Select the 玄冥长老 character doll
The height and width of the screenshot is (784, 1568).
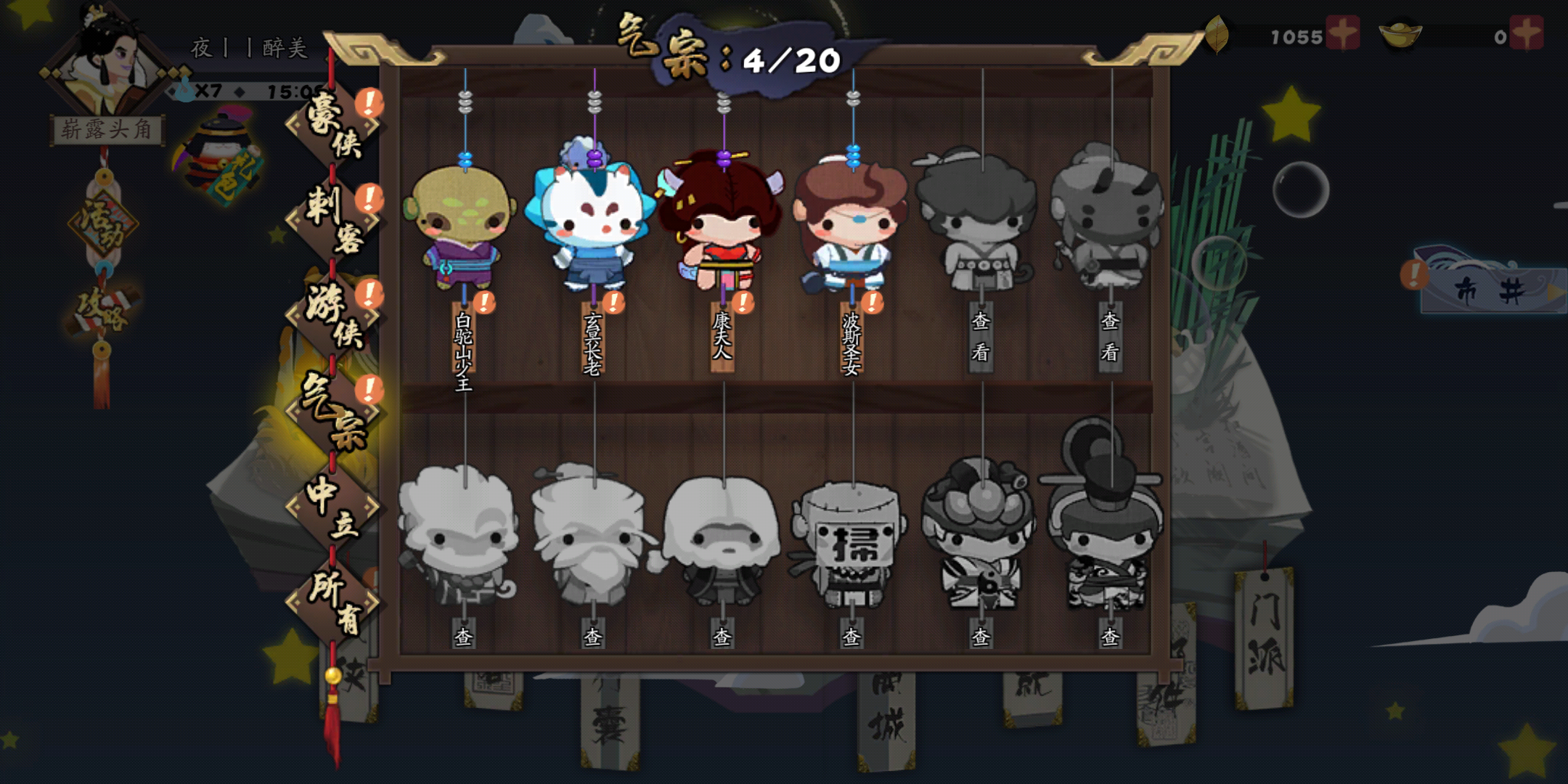pos(592,229)
